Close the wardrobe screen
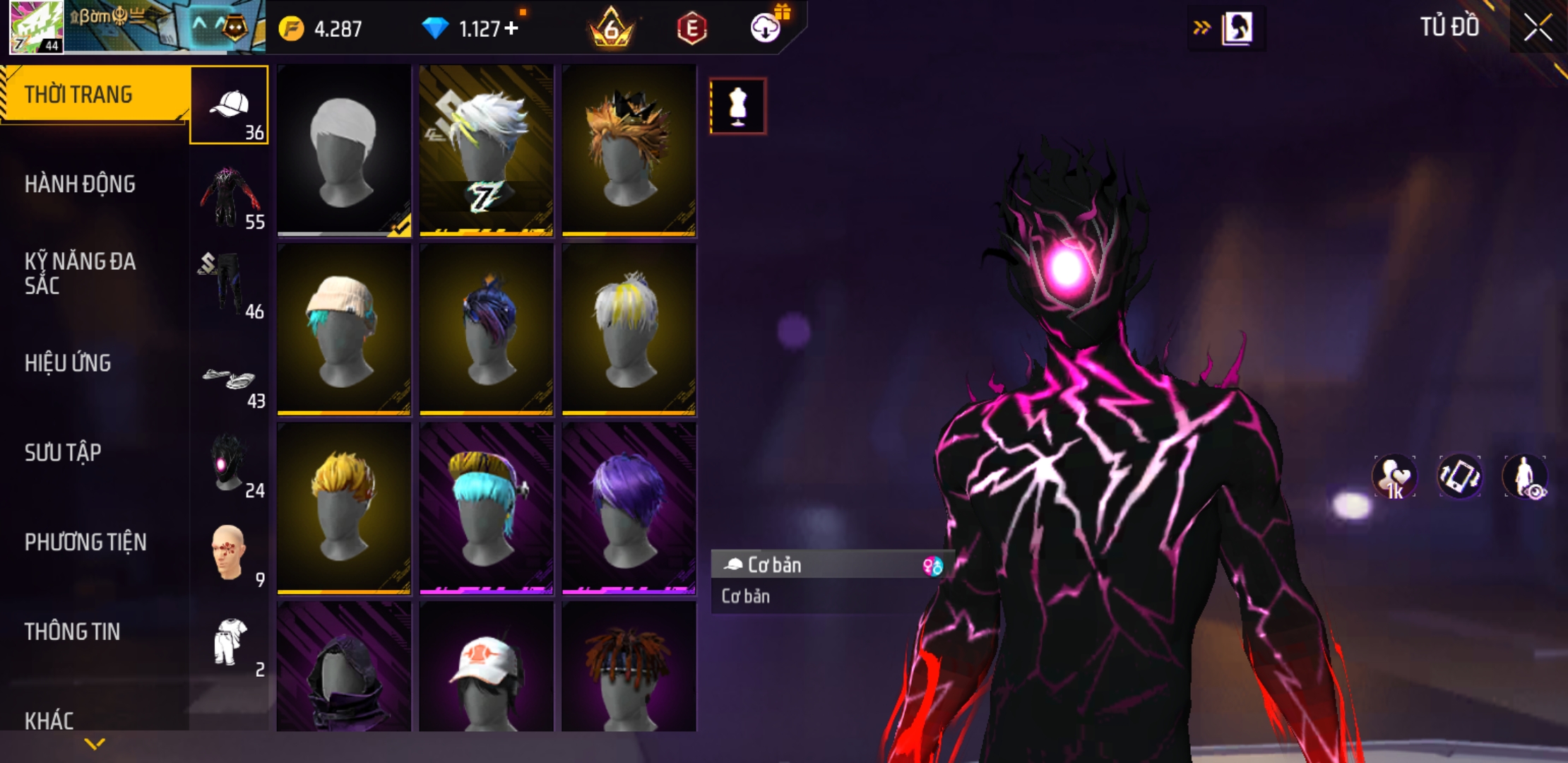 click(x=1537, y=28)
